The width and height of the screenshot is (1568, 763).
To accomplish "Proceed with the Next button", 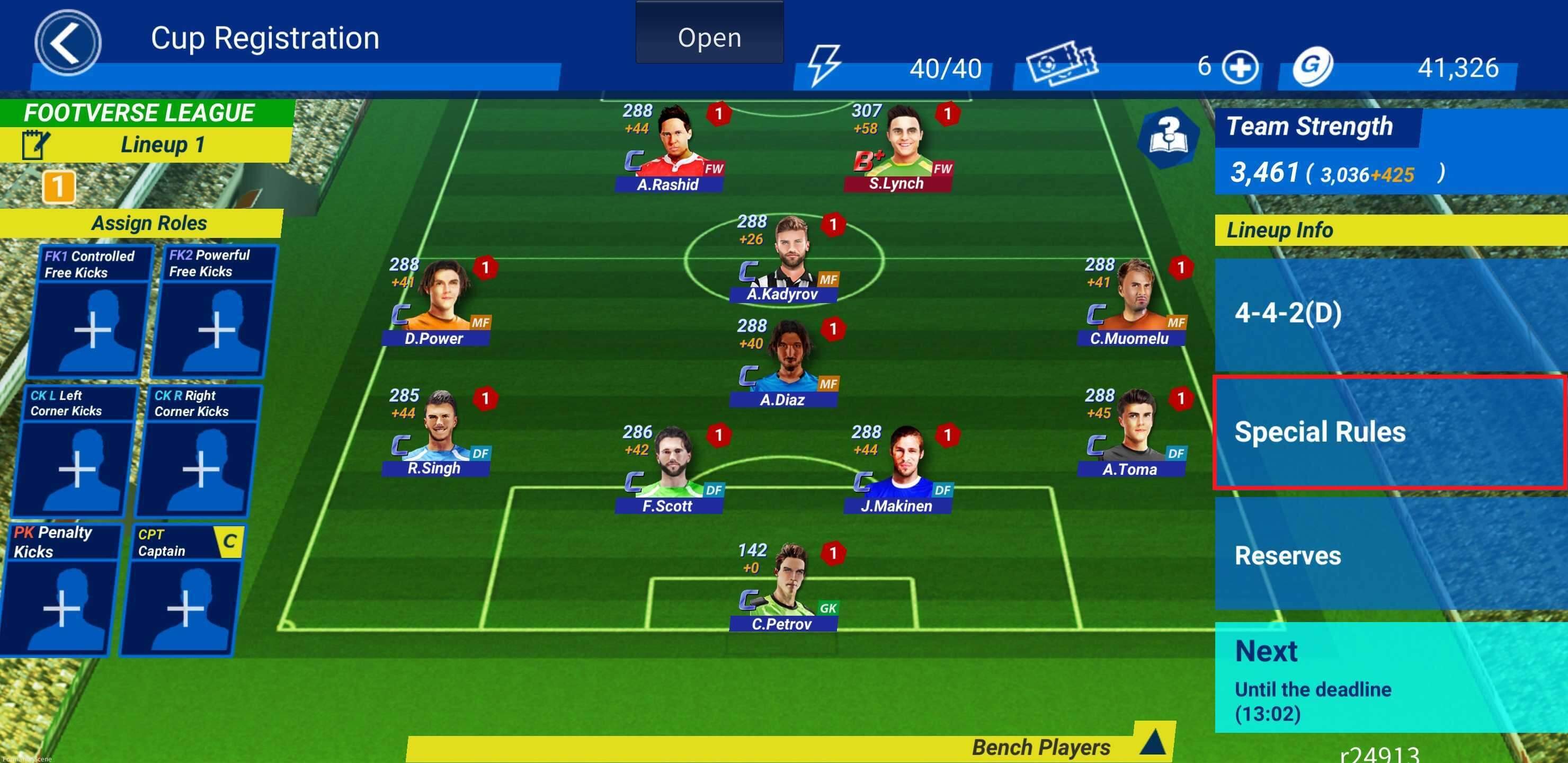I will (1389, 677).
